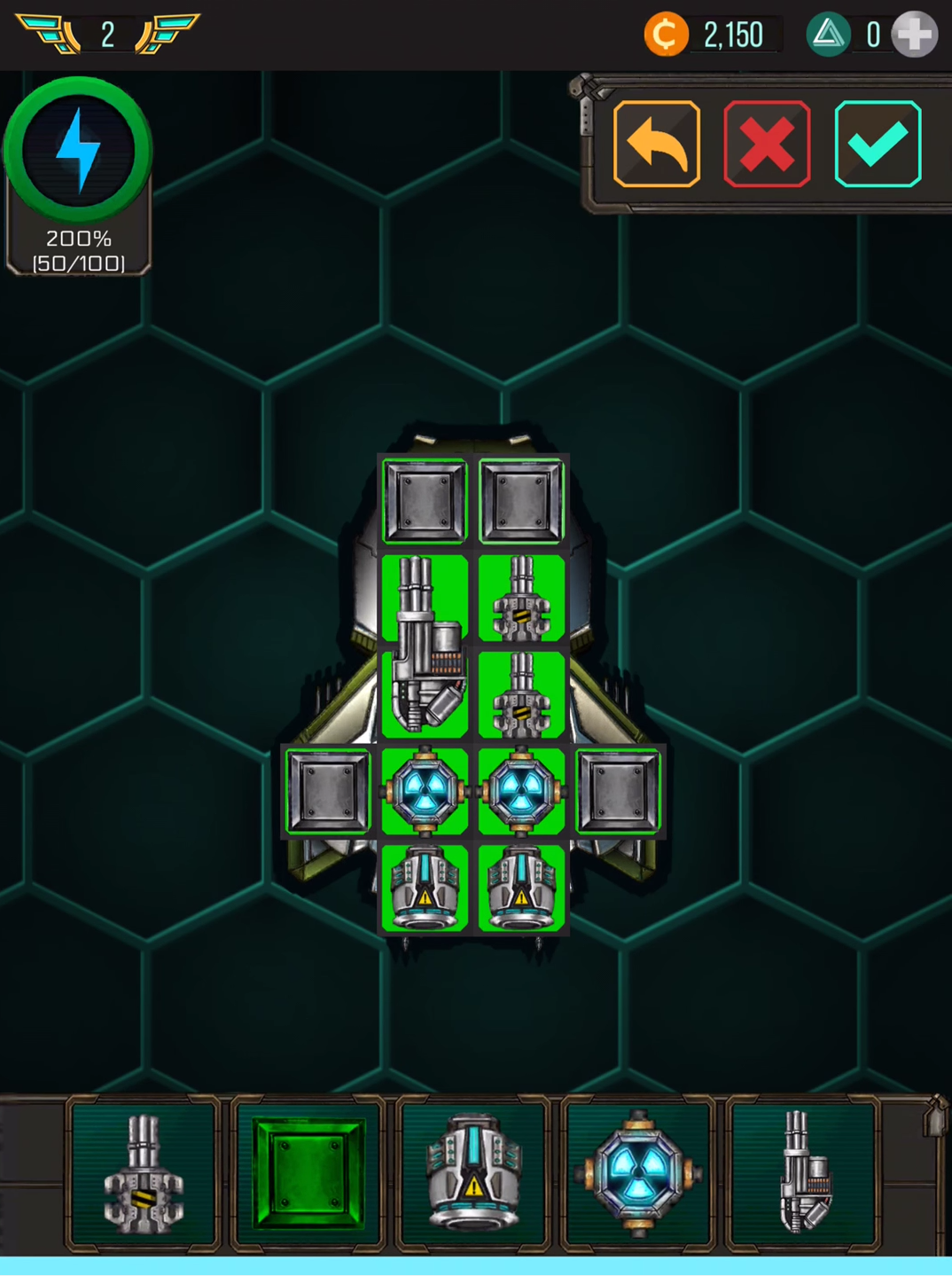The width and height of the screenshot is (952, 1276).
Task: Select the large cannon installed on the ship
Action: click(425, 646)
